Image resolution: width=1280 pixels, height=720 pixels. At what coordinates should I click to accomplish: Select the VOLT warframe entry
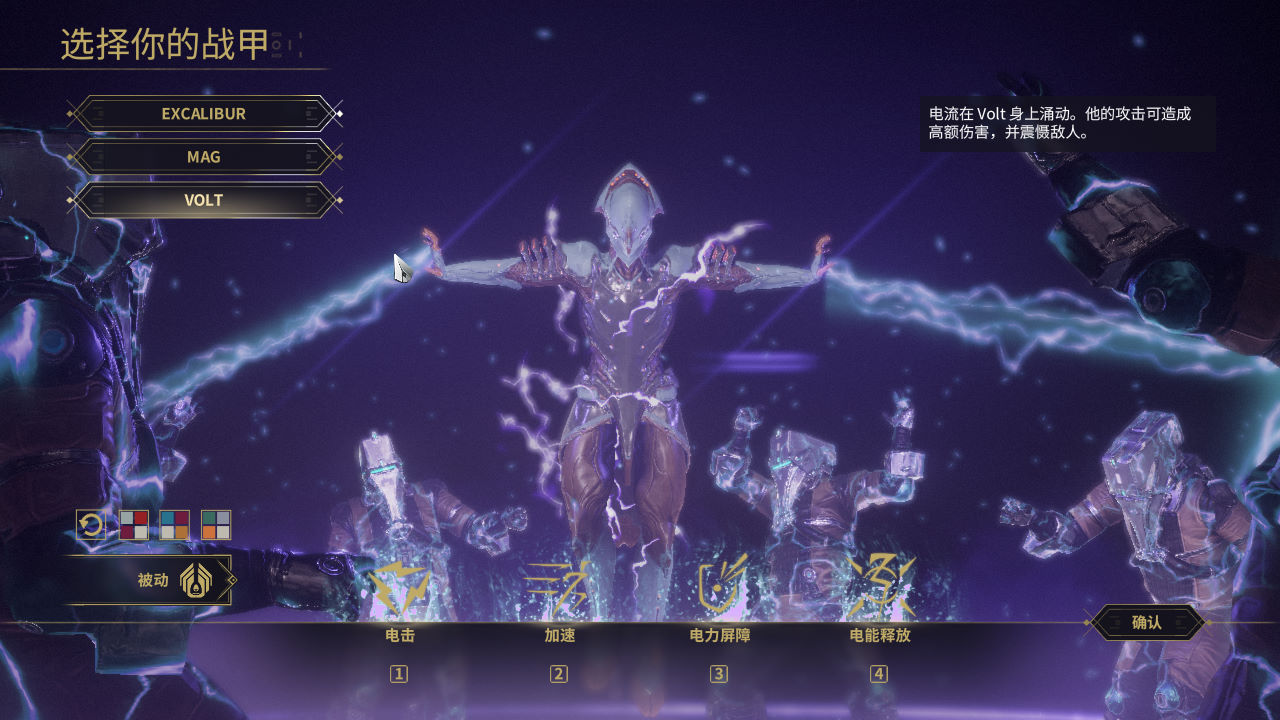204,200
